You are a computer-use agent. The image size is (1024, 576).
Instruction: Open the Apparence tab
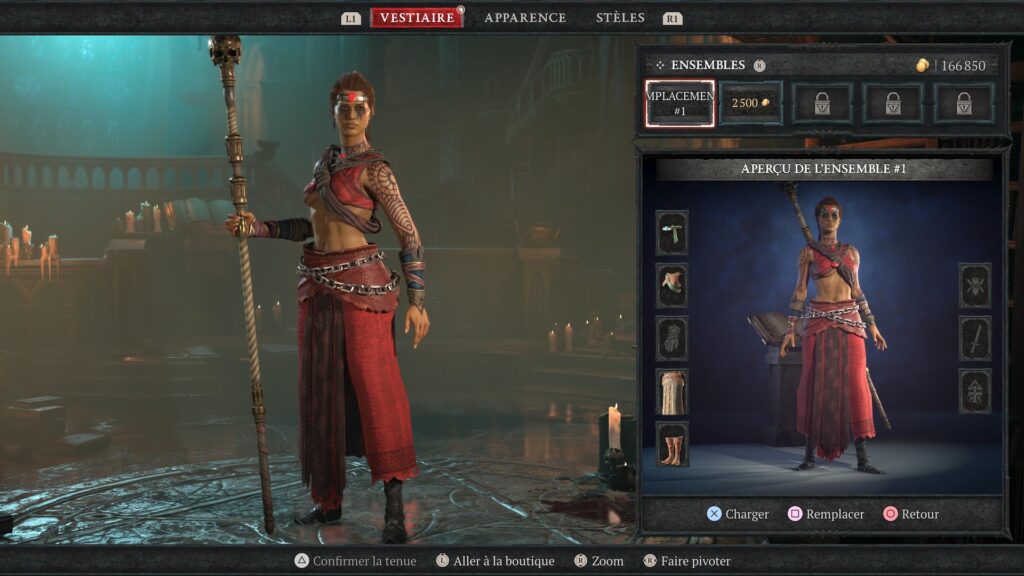(x=525, y=18)
